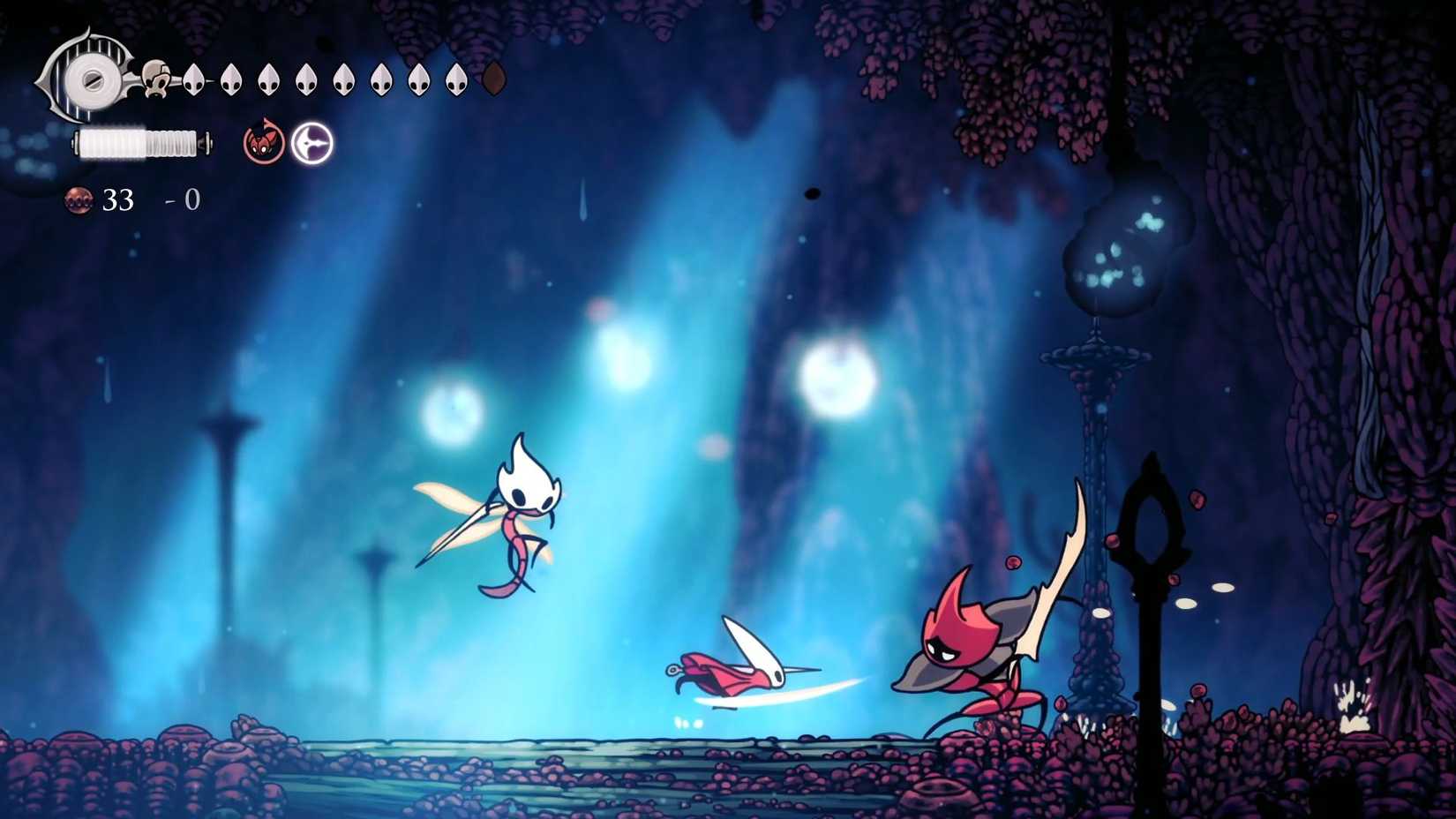Image resolution: width=1456 pixels, height=819 pixels.
Task: Click the shard counter showing 0
Action: coord(192,199)
